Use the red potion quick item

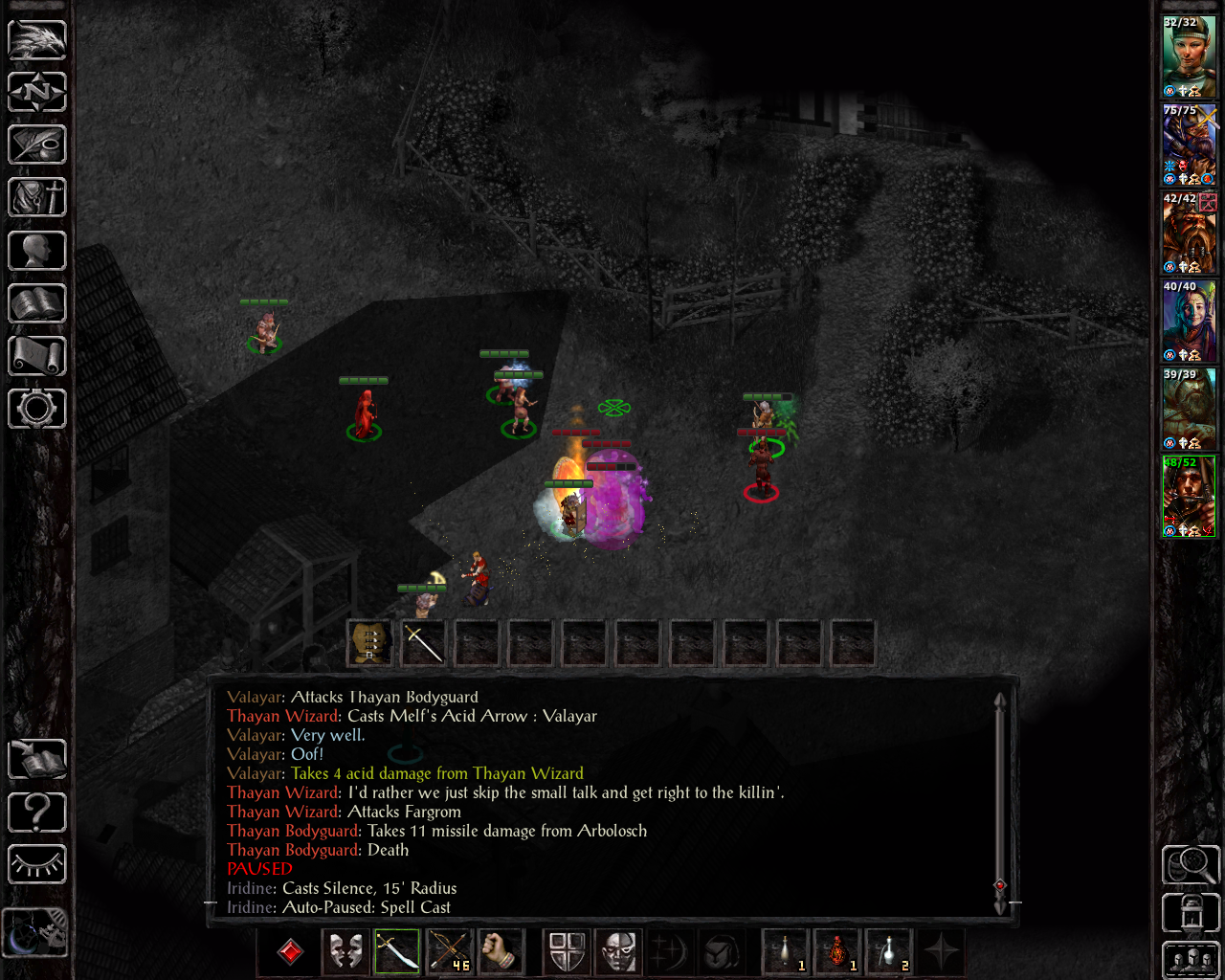[837, 952]
